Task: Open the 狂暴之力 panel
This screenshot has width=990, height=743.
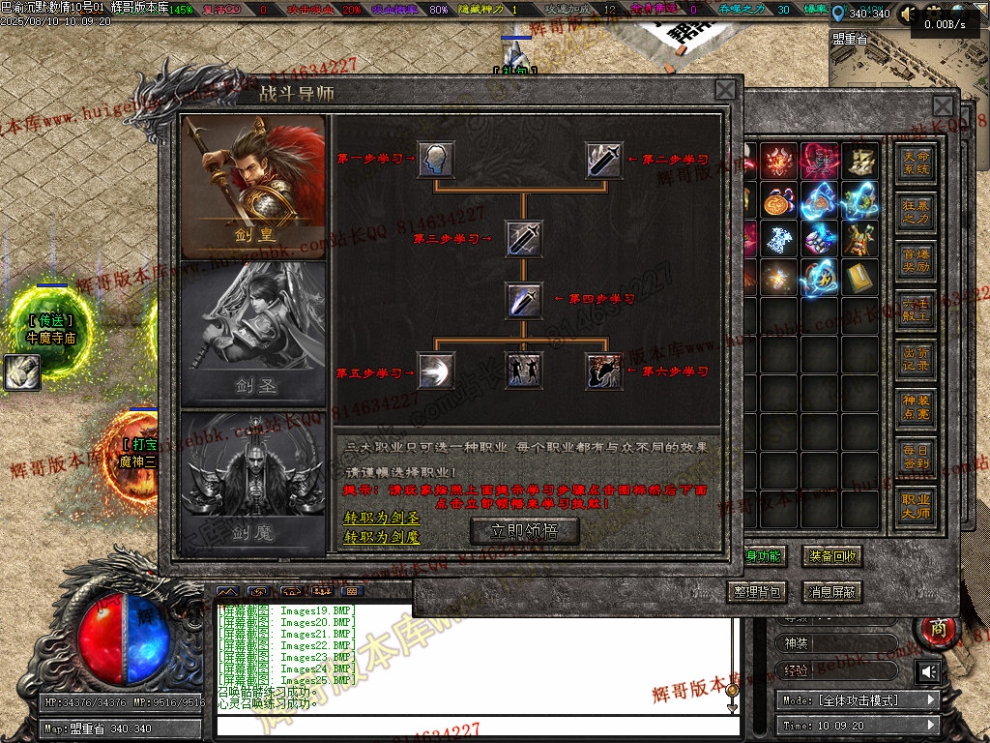Action: tap(916, 212)
